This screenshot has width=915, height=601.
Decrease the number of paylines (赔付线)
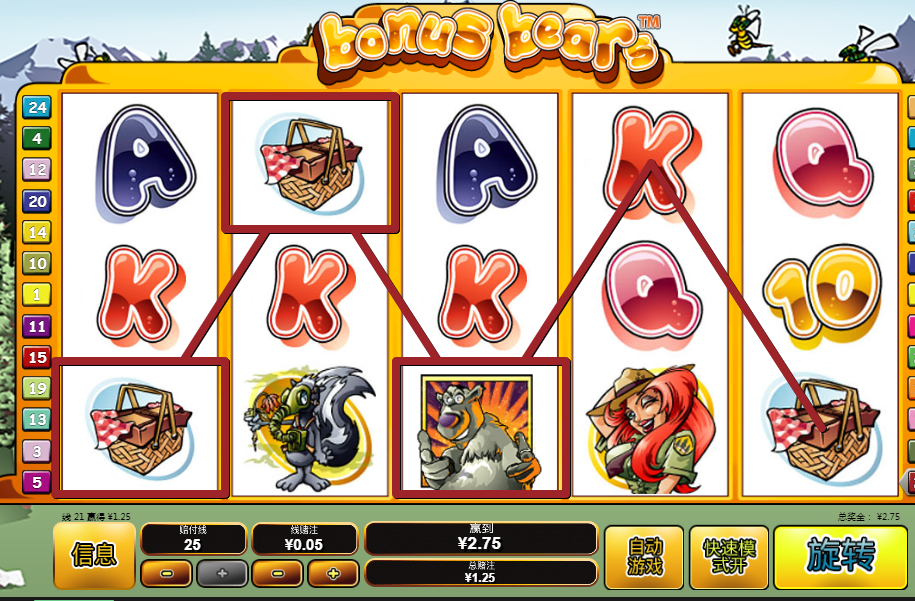tap(165, 574)
